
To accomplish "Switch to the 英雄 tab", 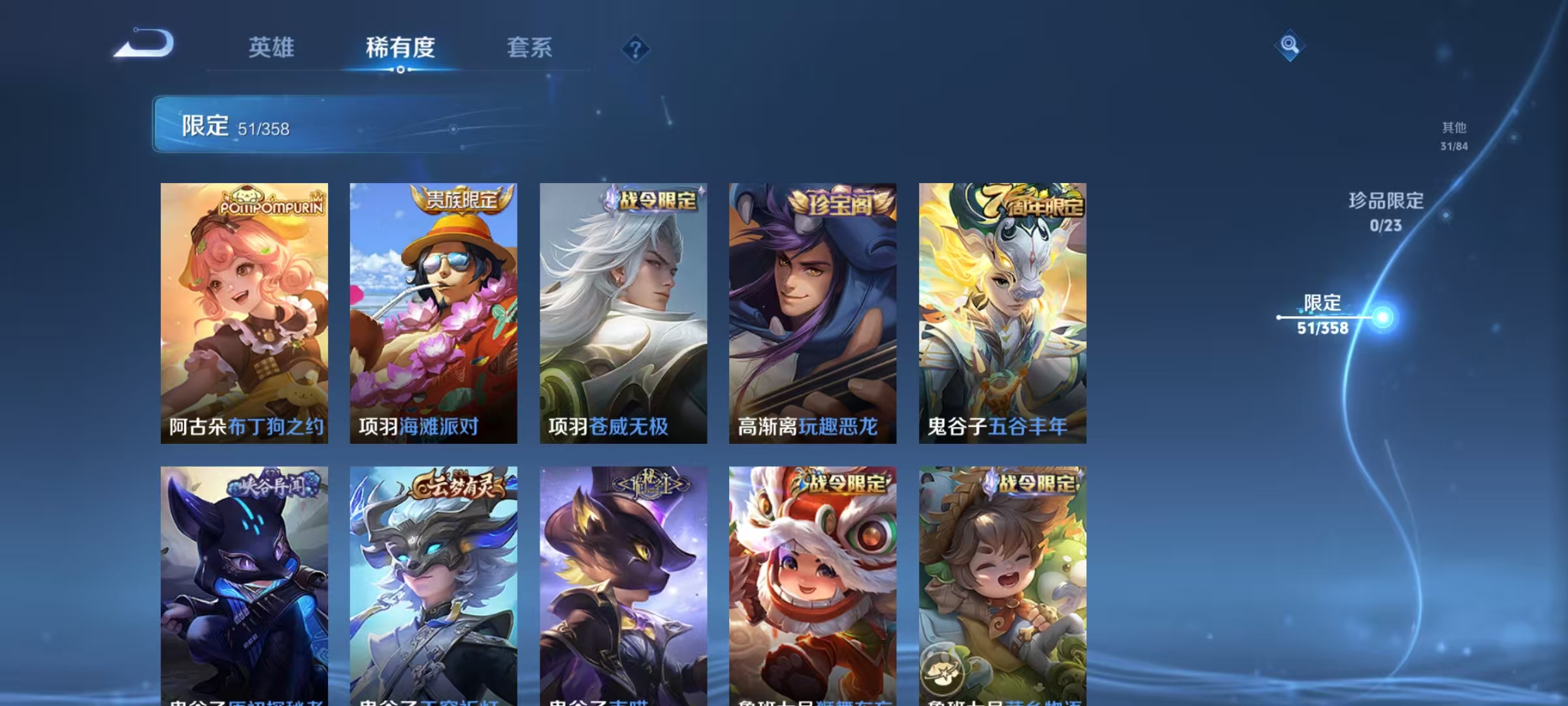I will click(x=272, y=48).
